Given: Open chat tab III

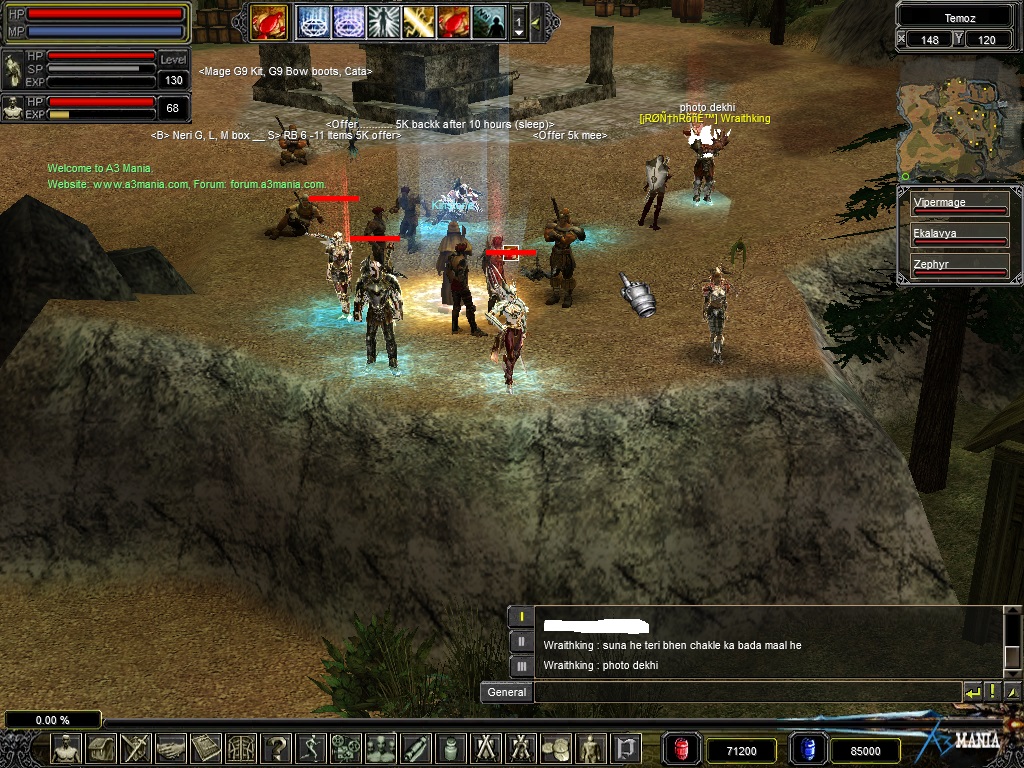Looking at the screenshot, I should pyautogui.click(x=521, y=665).
